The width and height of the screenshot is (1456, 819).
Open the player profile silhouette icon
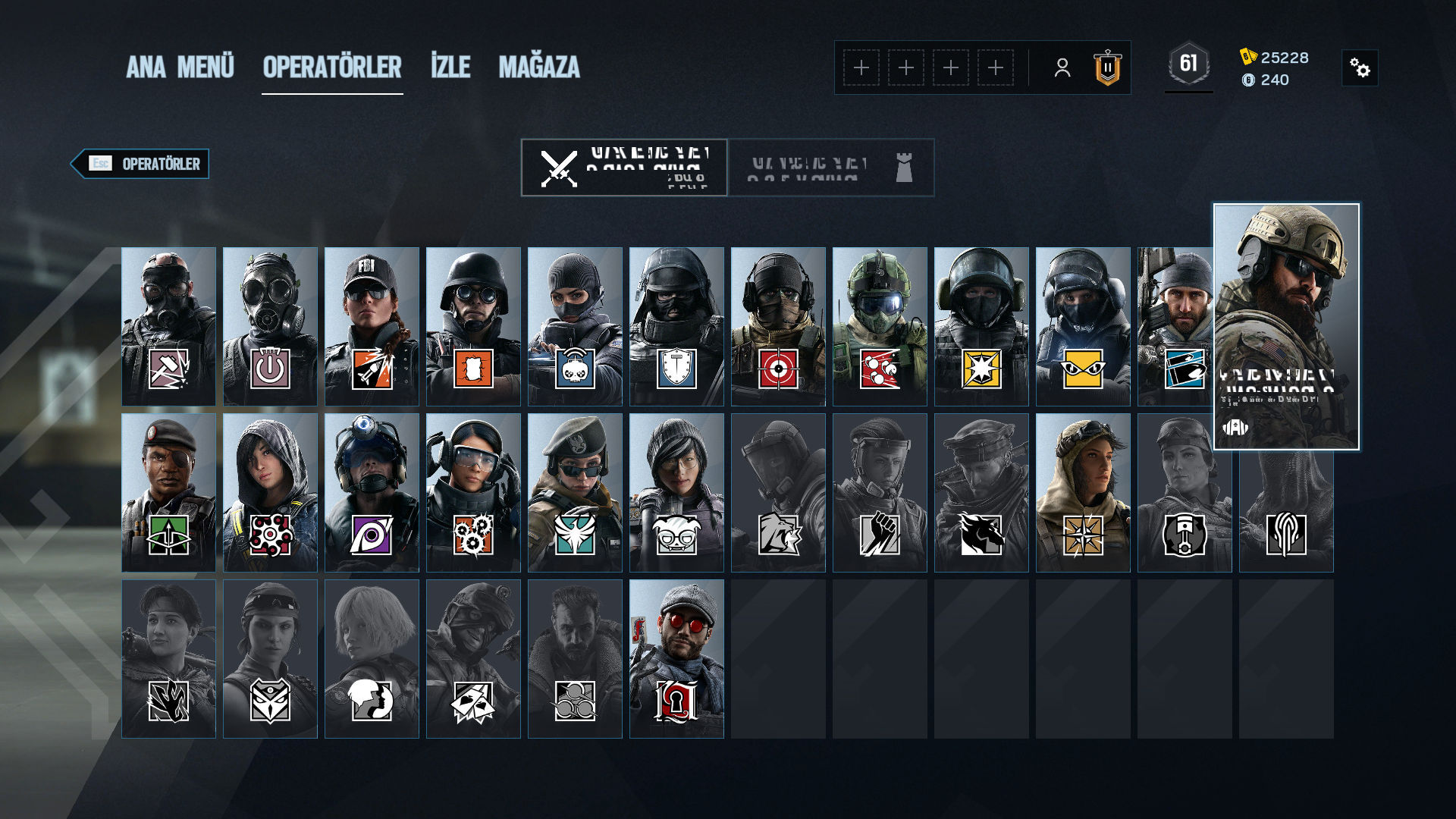1062,68
